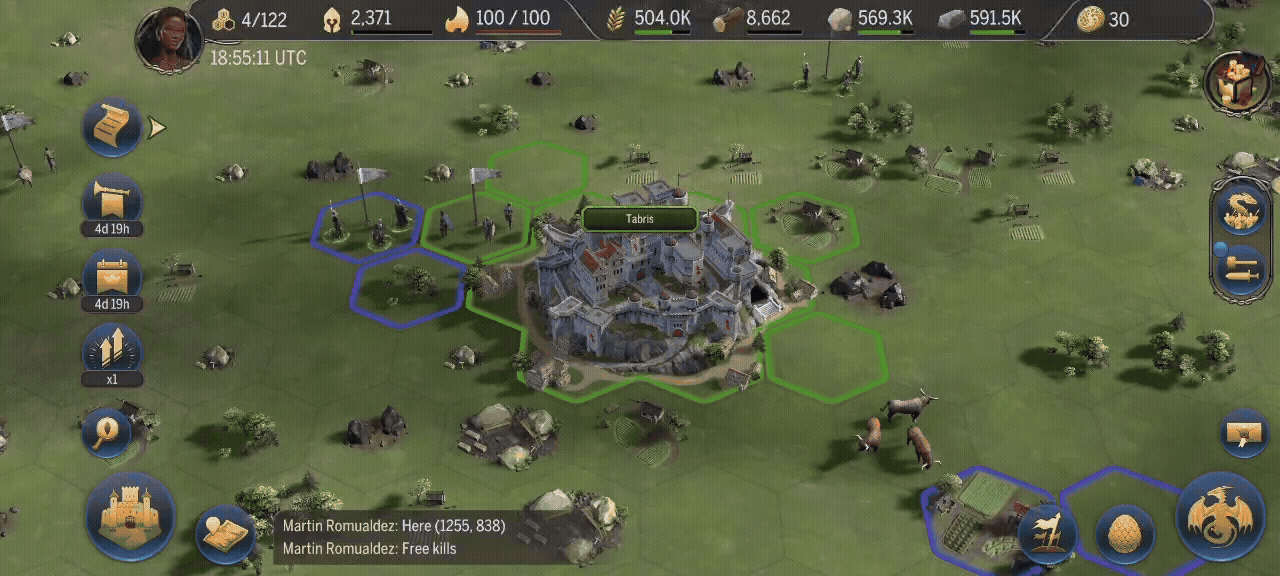Open the sword and hammer sidebar icon

pyautogui.click(x=1239, y=268)
